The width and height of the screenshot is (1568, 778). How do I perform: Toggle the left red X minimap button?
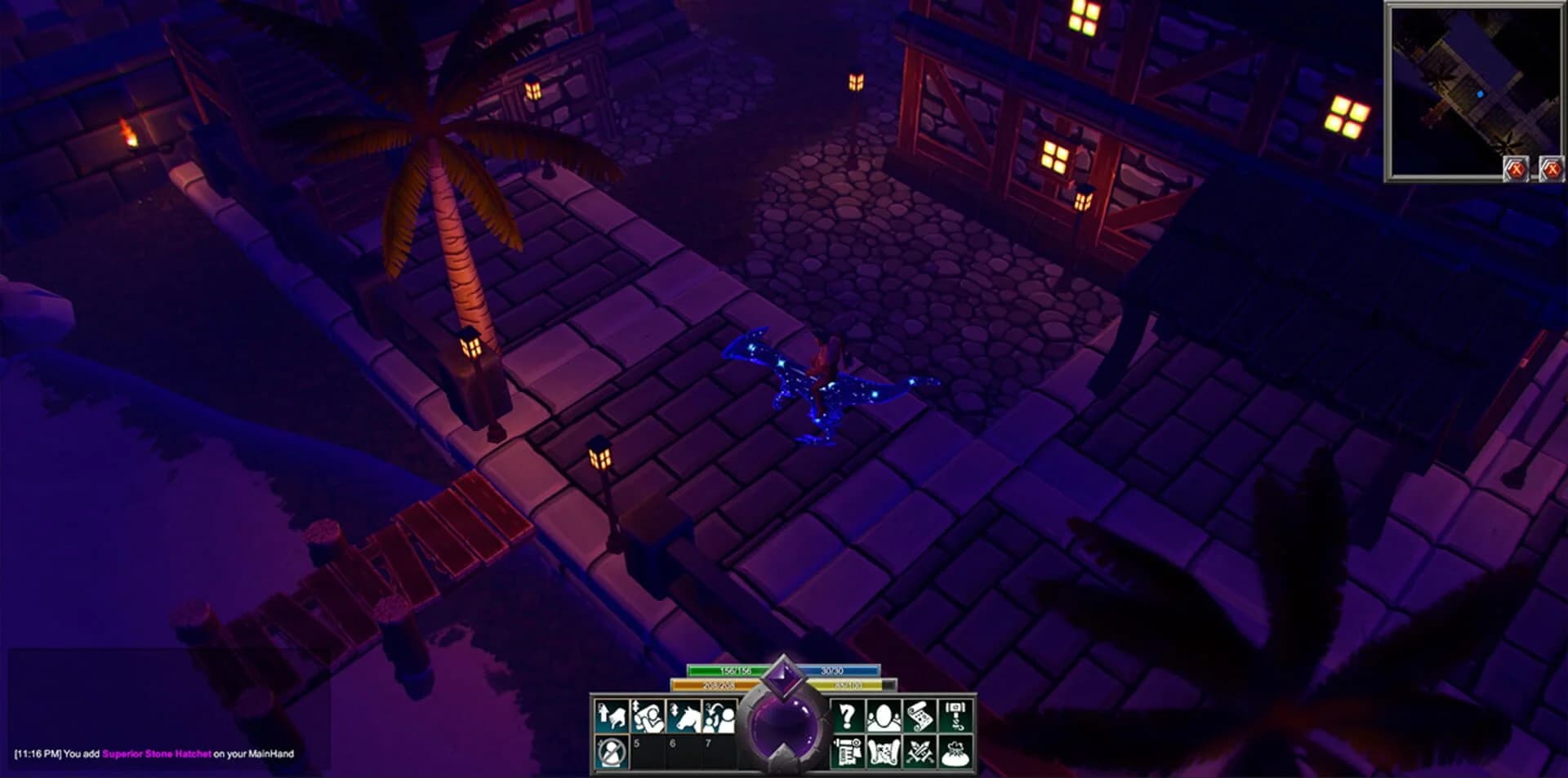tap(1516, 168)
